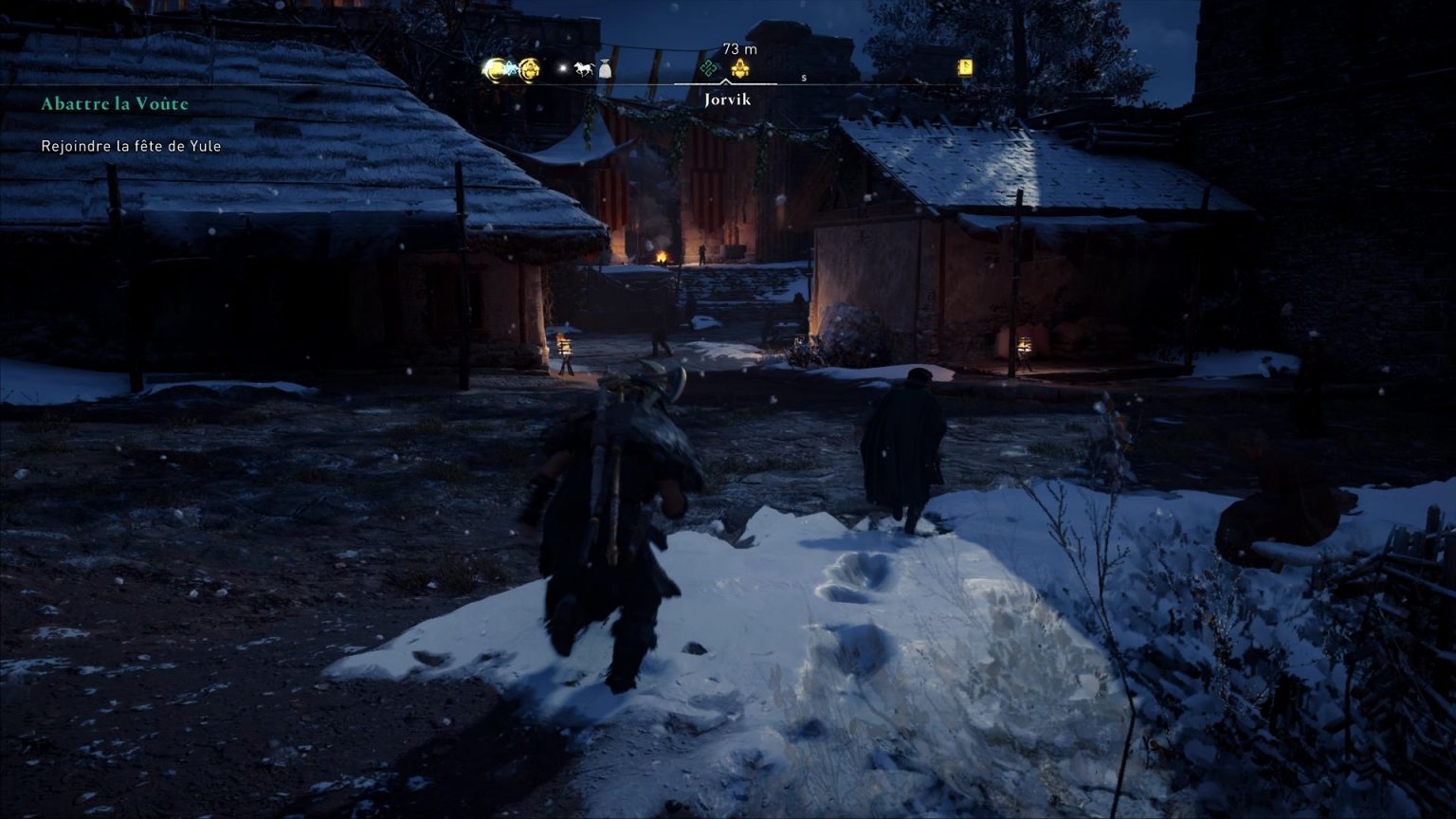Image resolution: width=1456 pixels, height=819 pixels.
Task: Click the white waypoint dot on the compass
Action: tap(562, 67)
